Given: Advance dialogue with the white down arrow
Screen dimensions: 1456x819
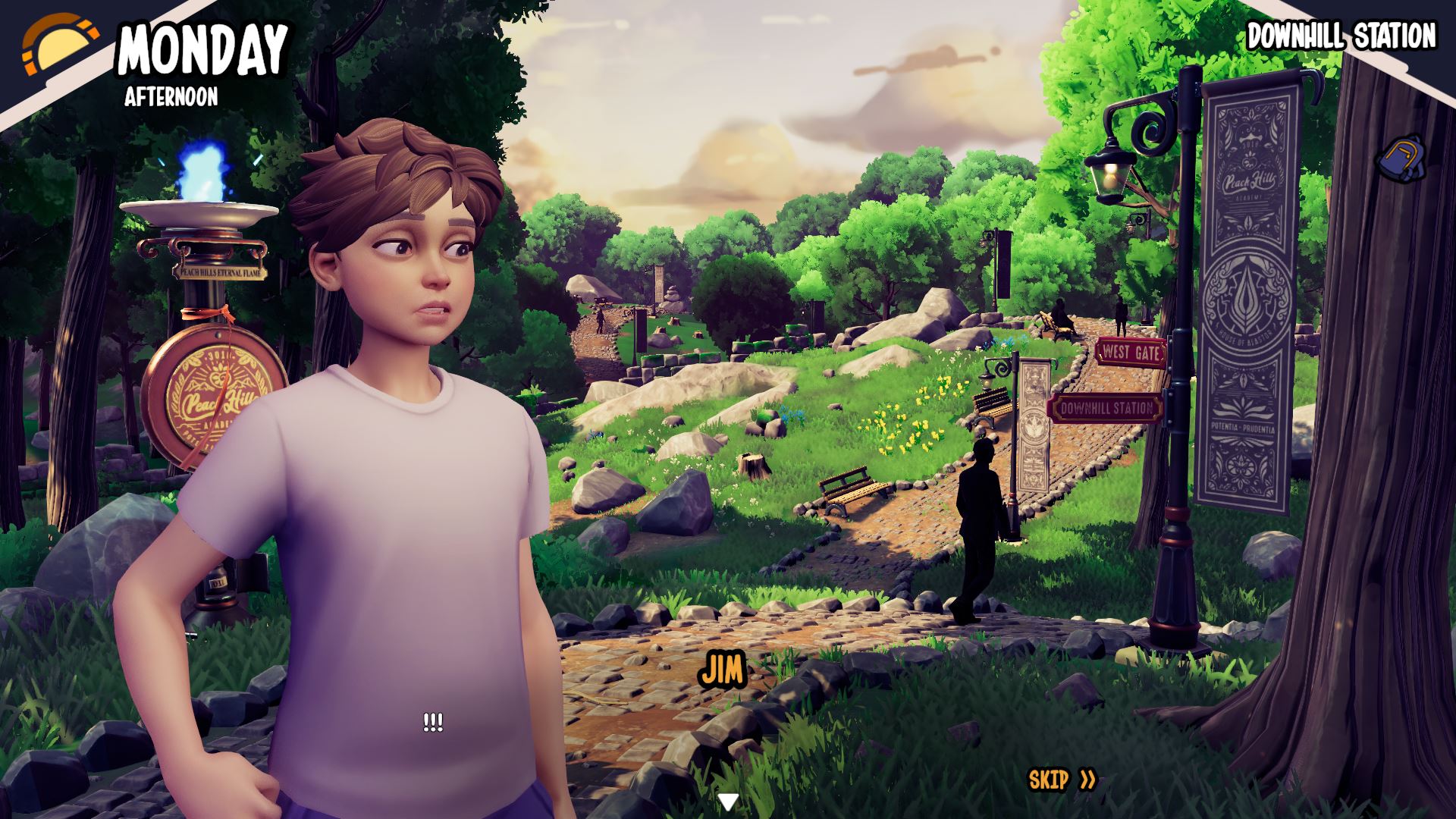Looking at the screenshot, I should click(x=728, y=802).
